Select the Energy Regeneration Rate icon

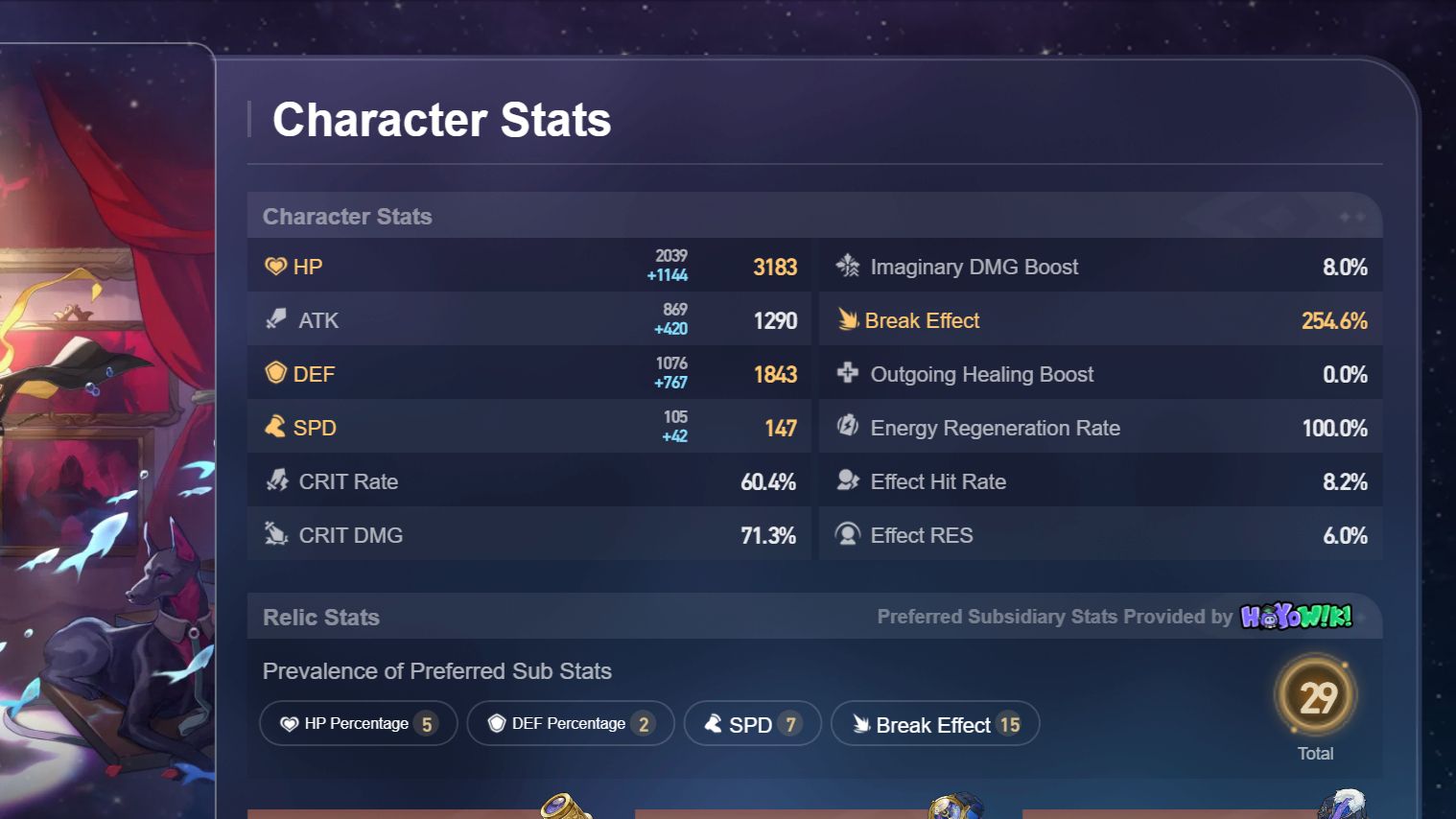[847, 427]
